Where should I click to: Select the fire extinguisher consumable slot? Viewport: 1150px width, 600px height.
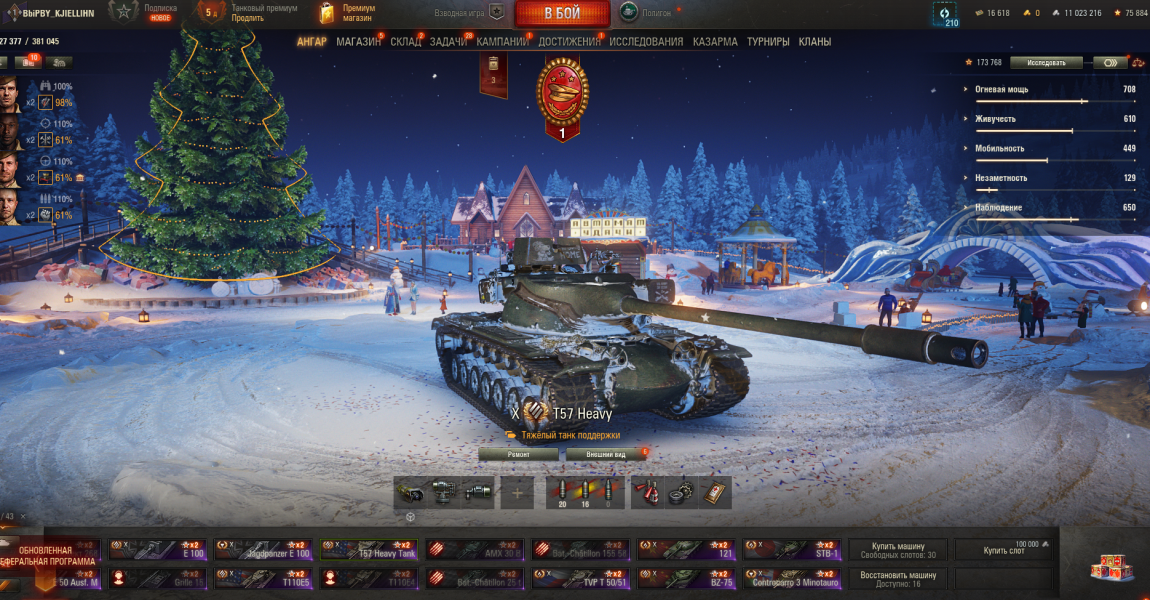pyautogui.click(x=648, y=492)
